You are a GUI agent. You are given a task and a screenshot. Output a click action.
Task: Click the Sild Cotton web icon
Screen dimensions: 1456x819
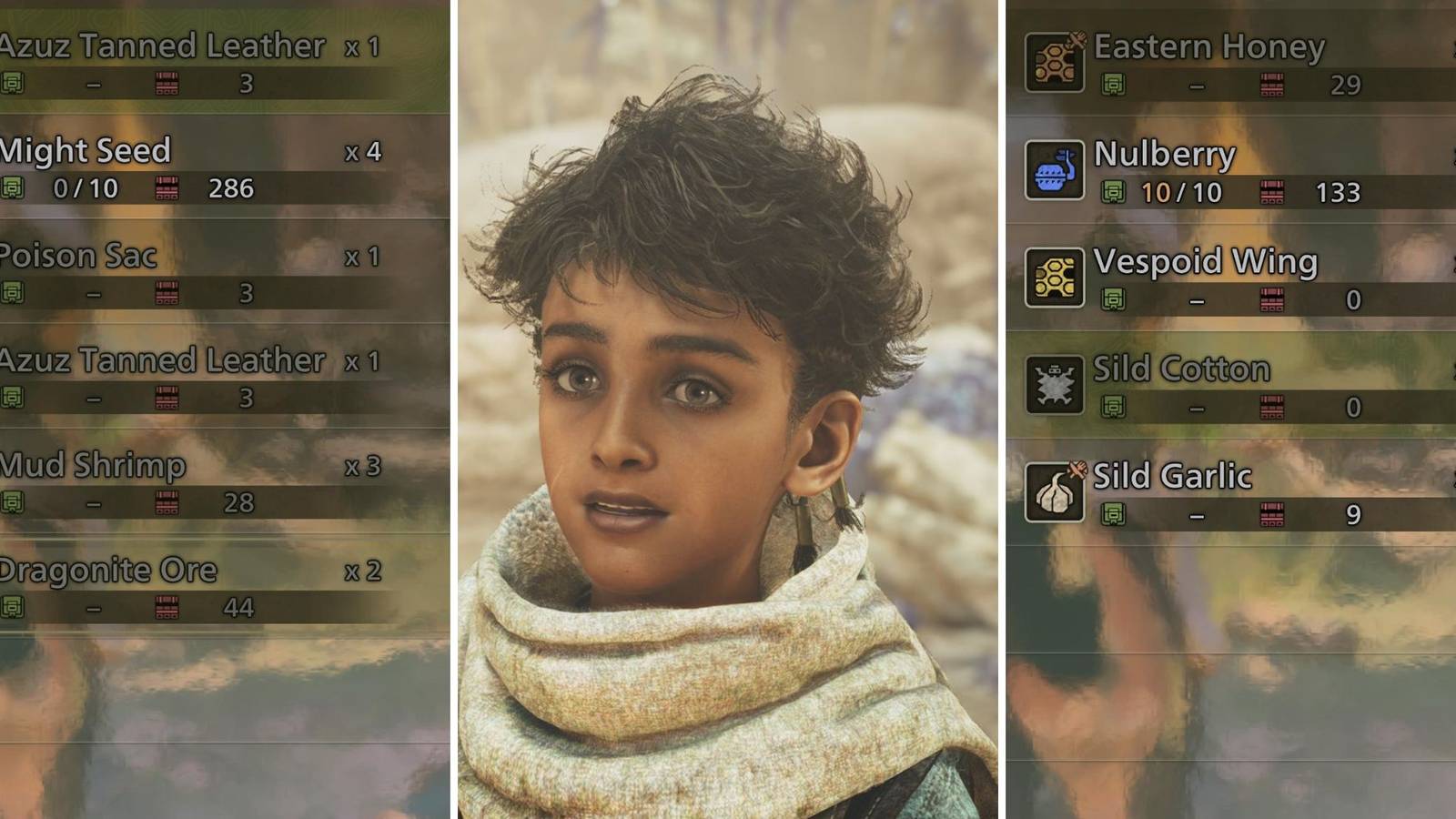point(1054,386)
